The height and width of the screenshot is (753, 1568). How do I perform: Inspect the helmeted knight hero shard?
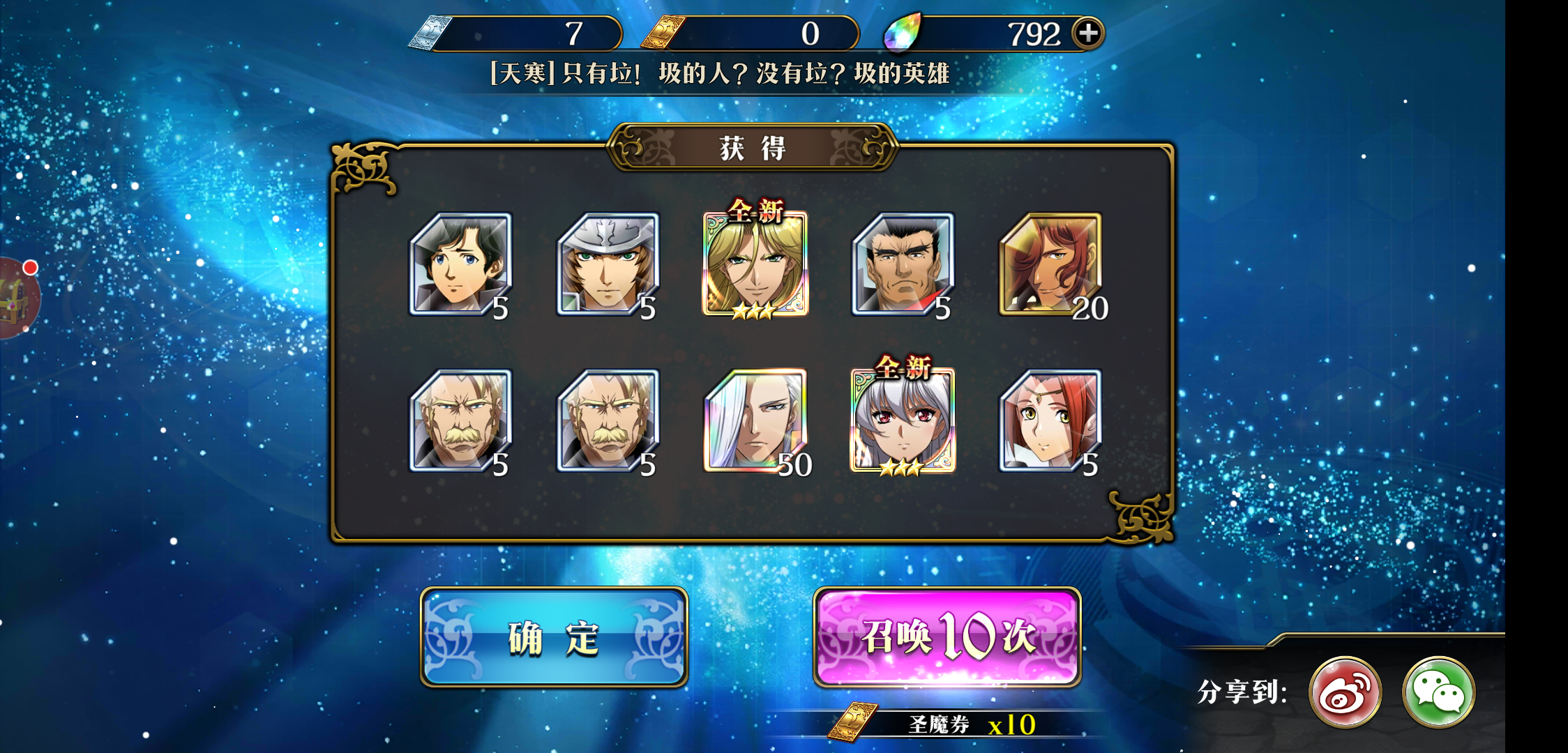click(608, 265)
